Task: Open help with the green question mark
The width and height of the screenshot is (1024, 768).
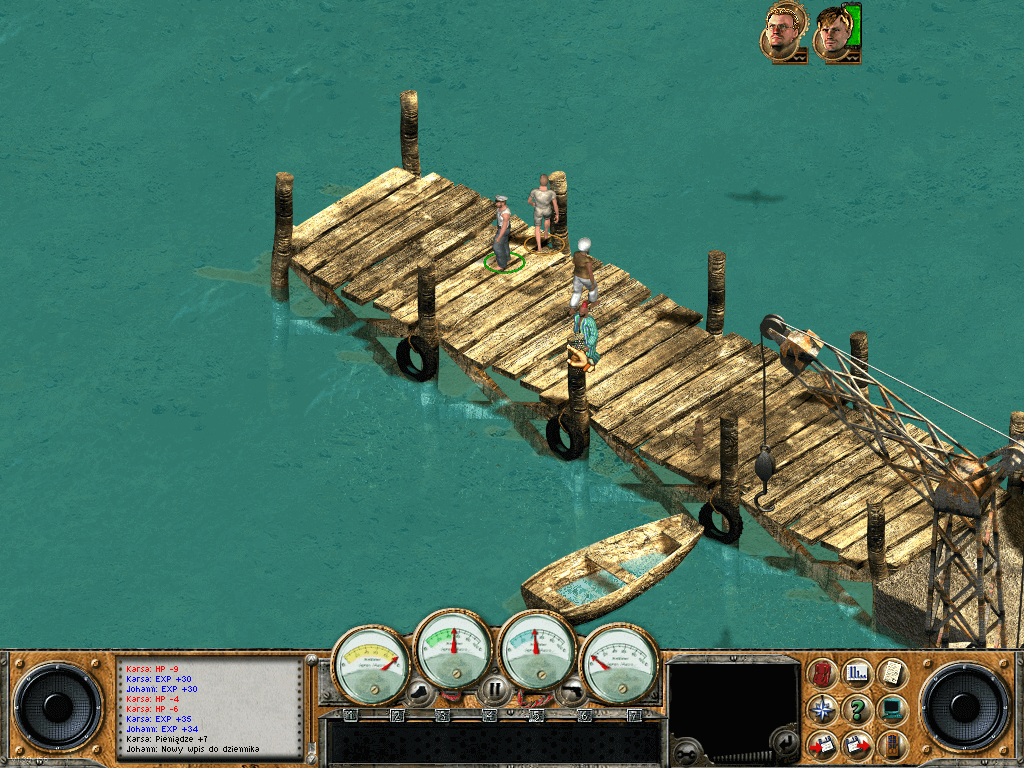Action: (858, 709)
